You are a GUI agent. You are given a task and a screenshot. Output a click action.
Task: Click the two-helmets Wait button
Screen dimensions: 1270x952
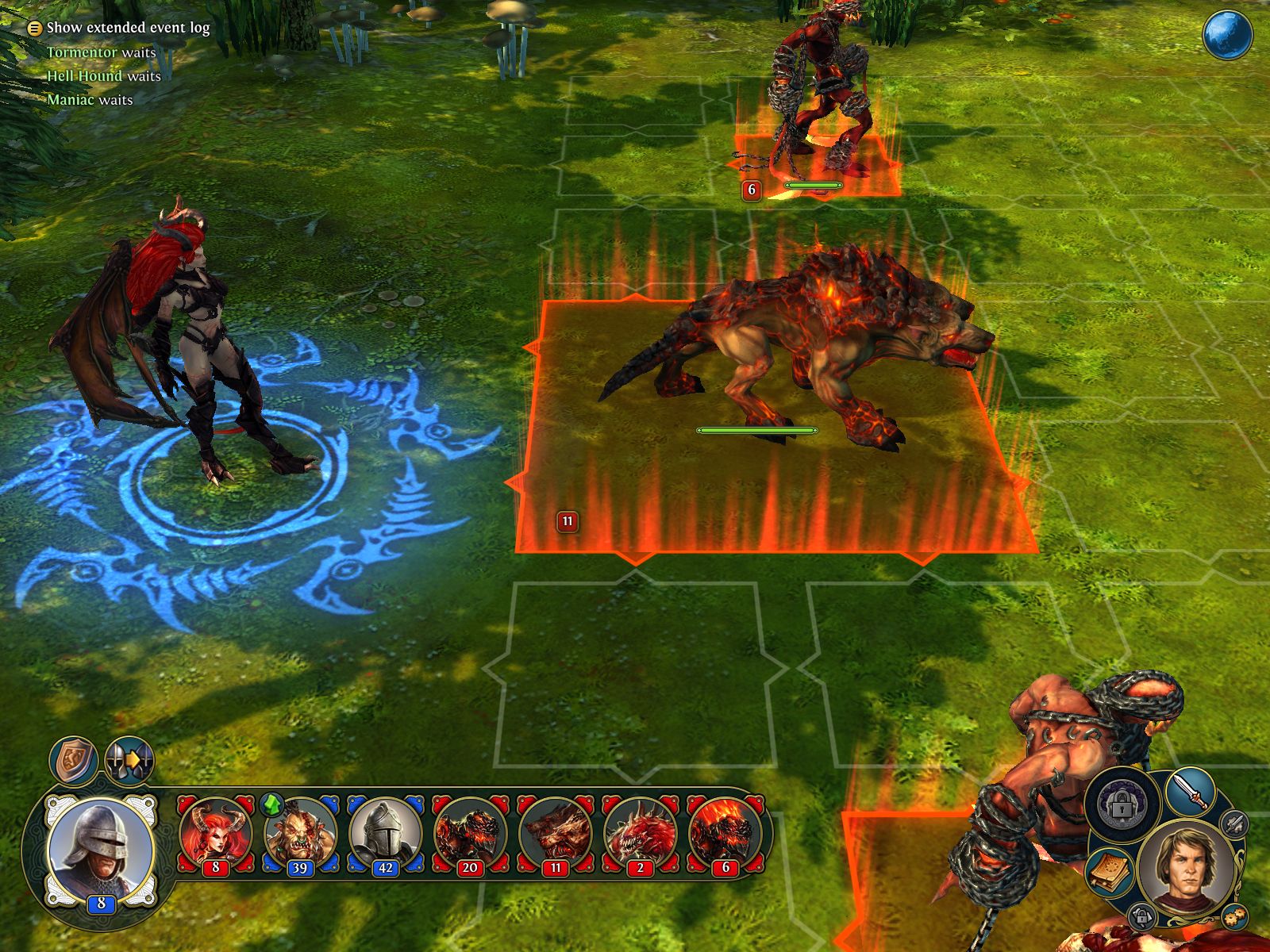coord(129,760)
